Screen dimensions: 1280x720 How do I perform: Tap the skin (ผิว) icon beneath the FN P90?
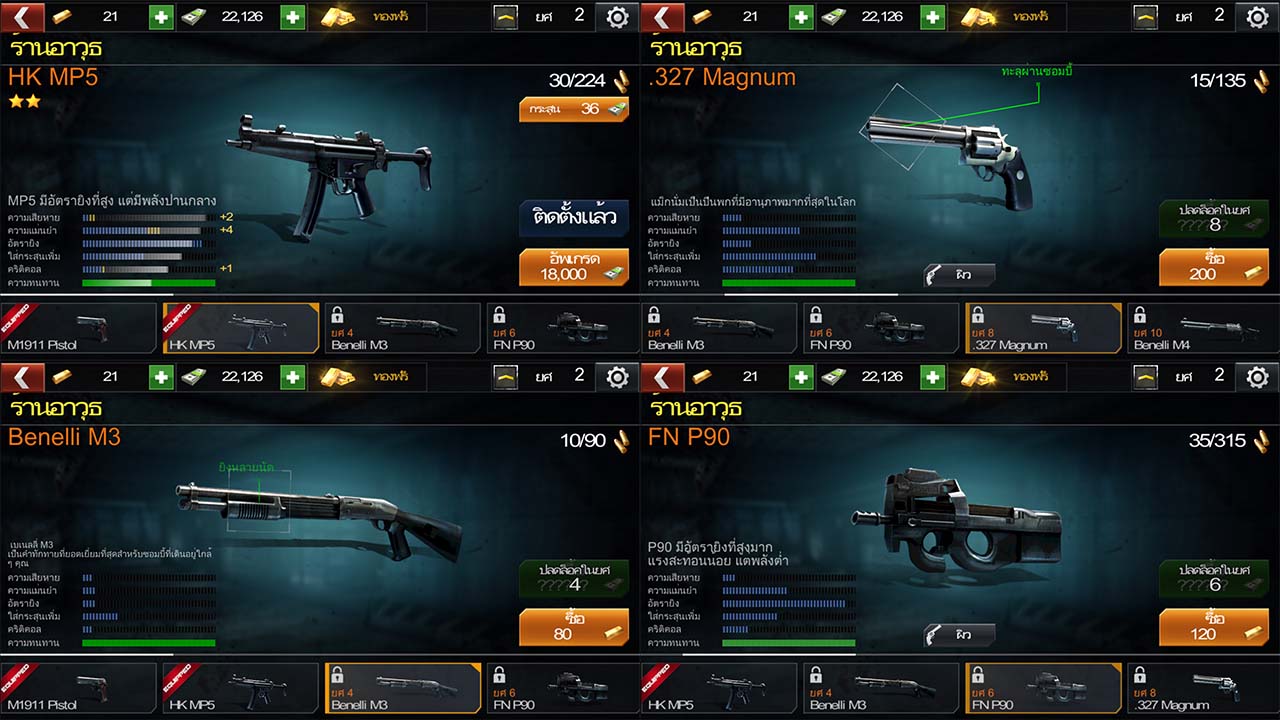[958, 633]
